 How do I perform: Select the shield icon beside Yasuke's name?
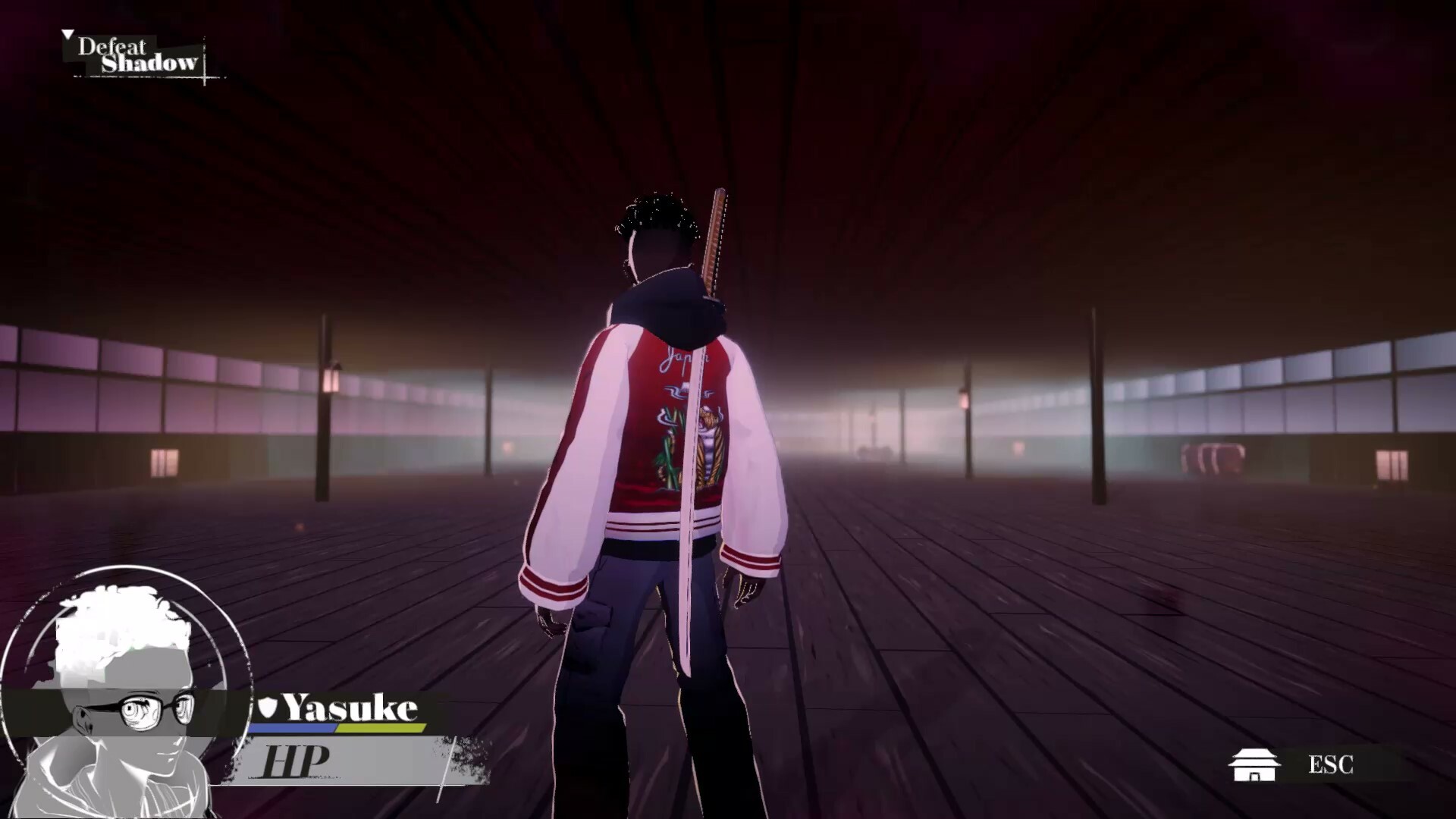point(267,708)
